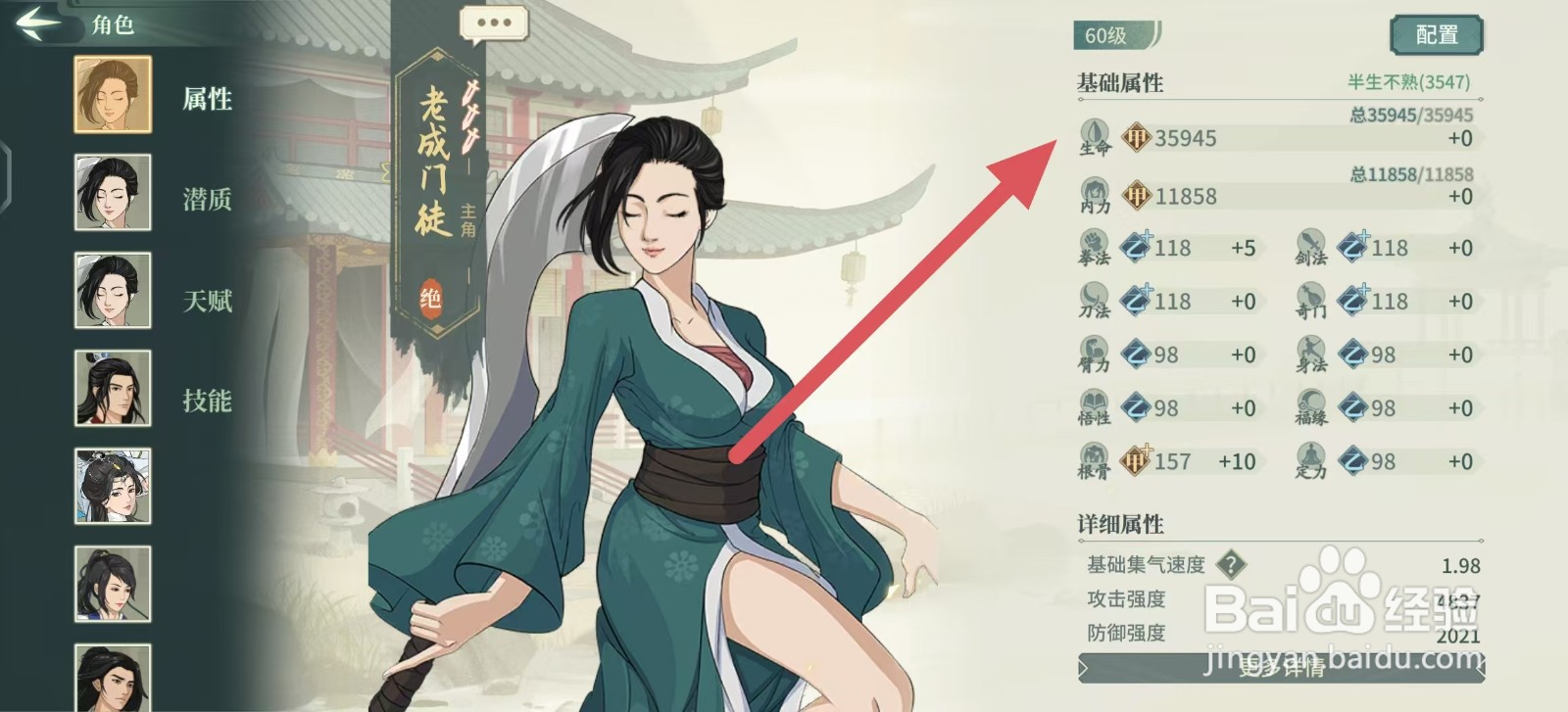Click the 生命 (Health) attribute icon
Screen dimensions: 1568x712
pyautogui.click(x=1094, y=137)
